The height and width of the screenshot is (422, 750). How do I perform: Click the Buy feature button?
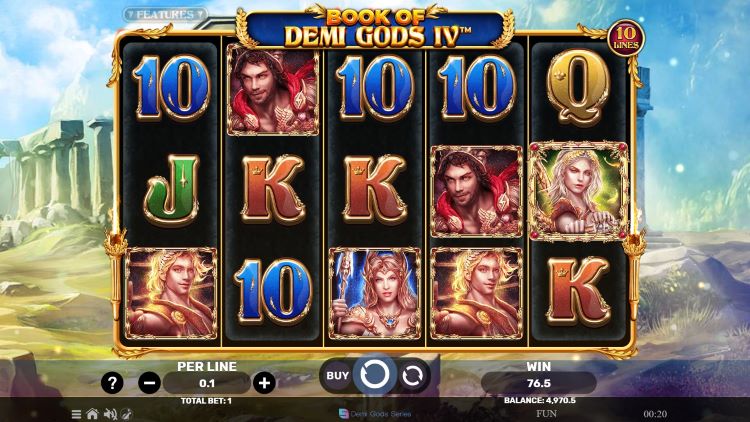point(338,376)
